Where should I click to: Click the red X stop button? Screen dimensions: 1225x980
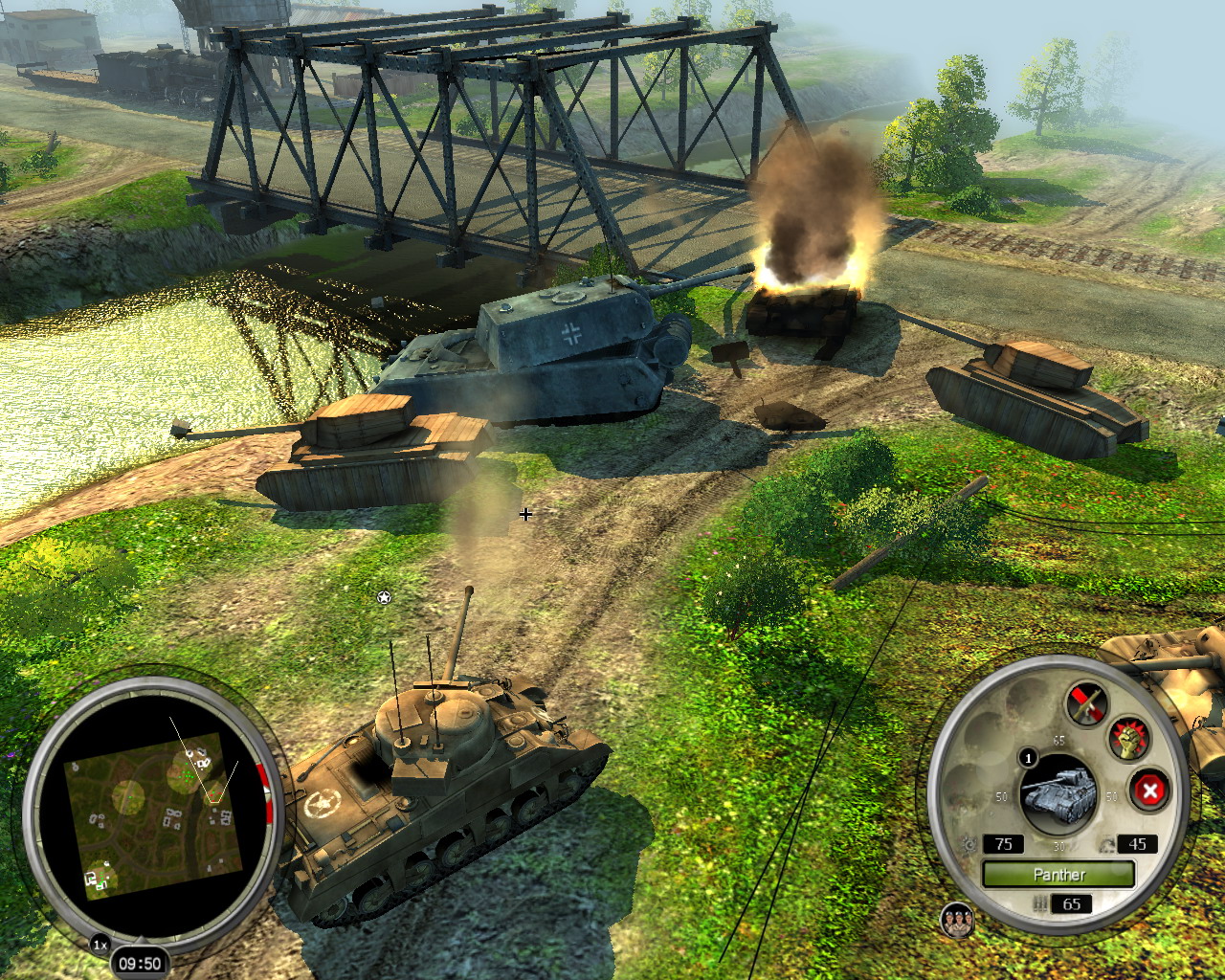coord(1149,791)
